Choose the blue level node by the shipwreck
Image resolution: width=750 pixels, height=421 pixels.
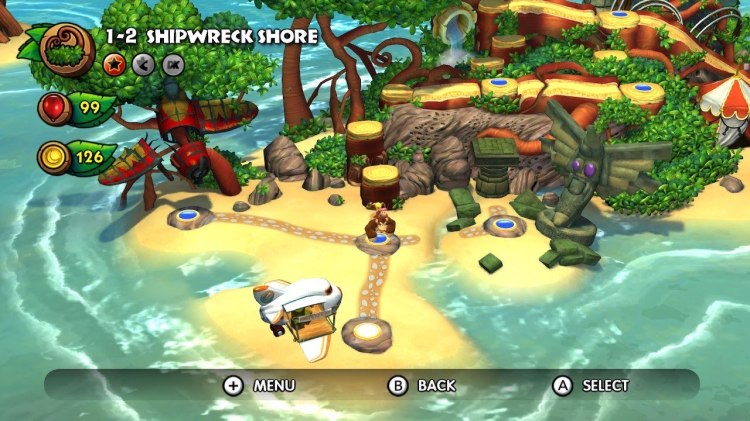pos(186,216)
